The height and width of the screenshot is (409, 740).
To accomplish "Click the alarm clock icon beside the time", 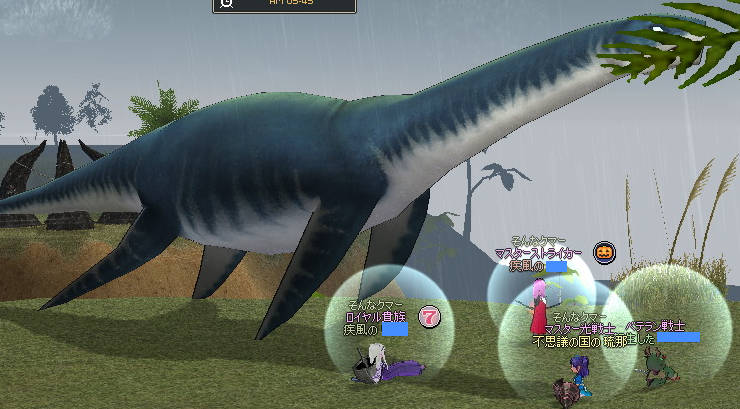I will pos(227,3).
